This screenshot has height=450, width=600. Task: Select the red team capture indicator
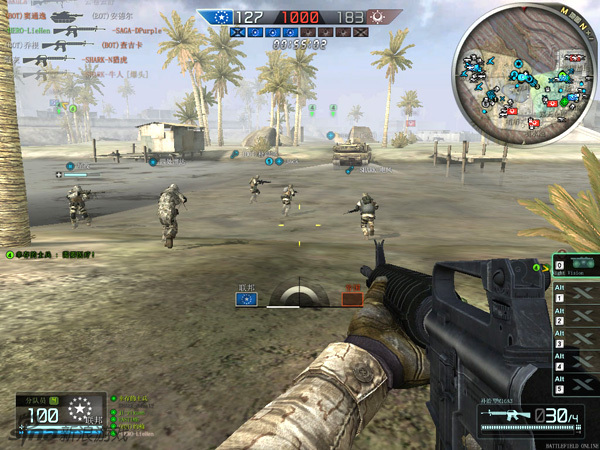point(352,294)
